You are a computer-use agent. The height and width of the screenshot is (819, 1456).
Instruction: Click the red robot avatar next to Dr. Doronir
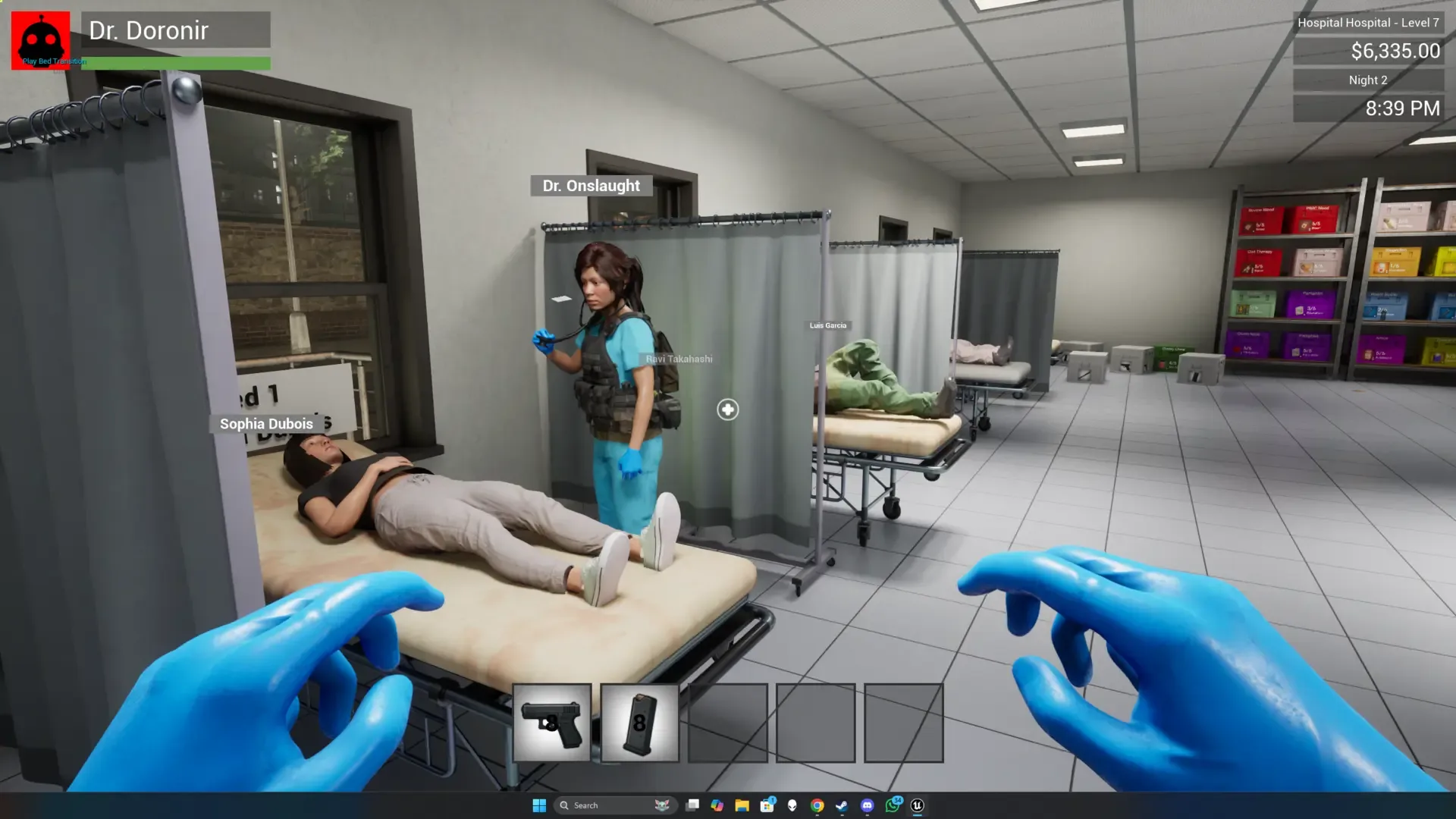click(x=40, y=40)
